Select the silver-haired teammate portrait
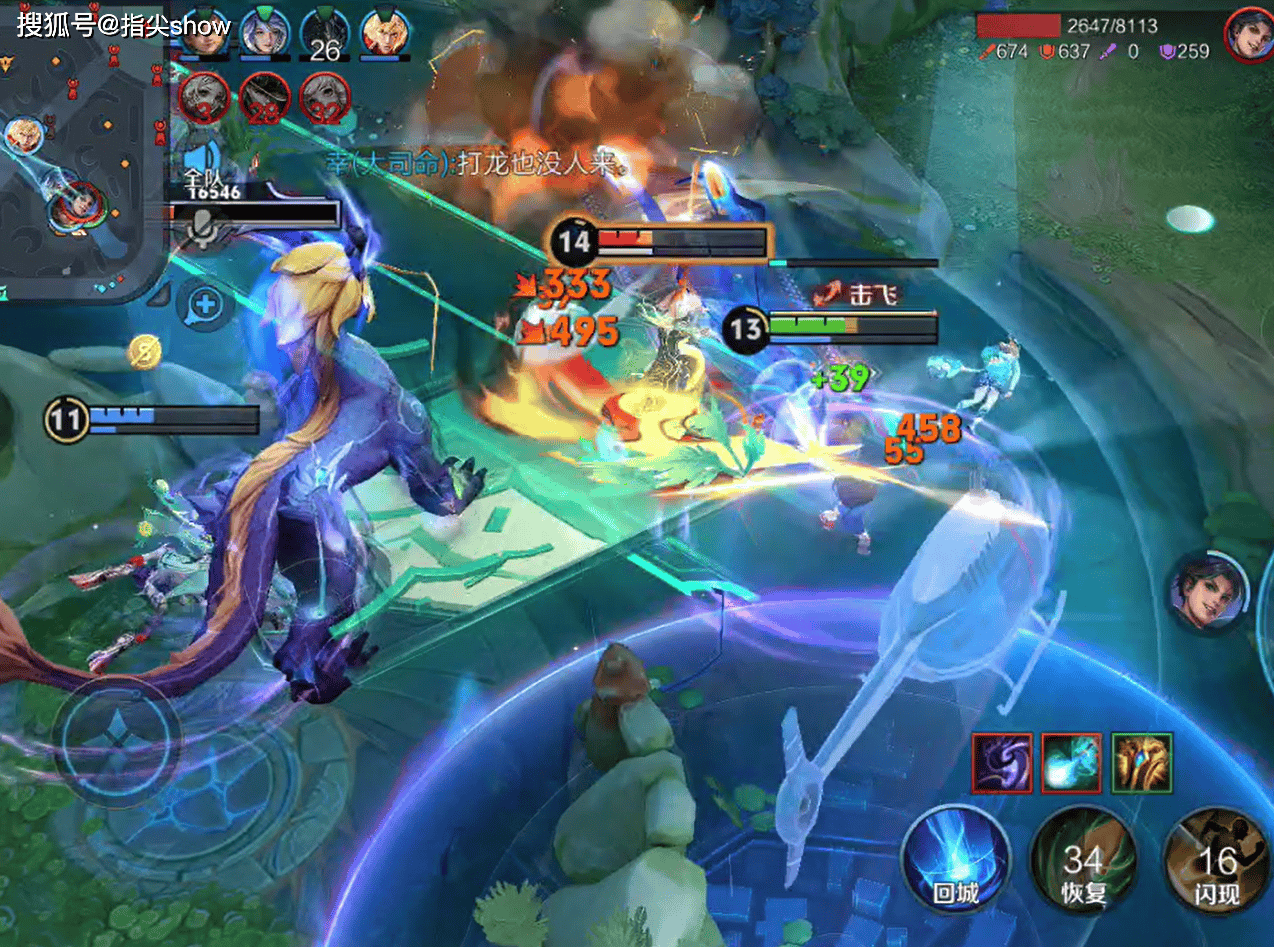 (264, 33)
